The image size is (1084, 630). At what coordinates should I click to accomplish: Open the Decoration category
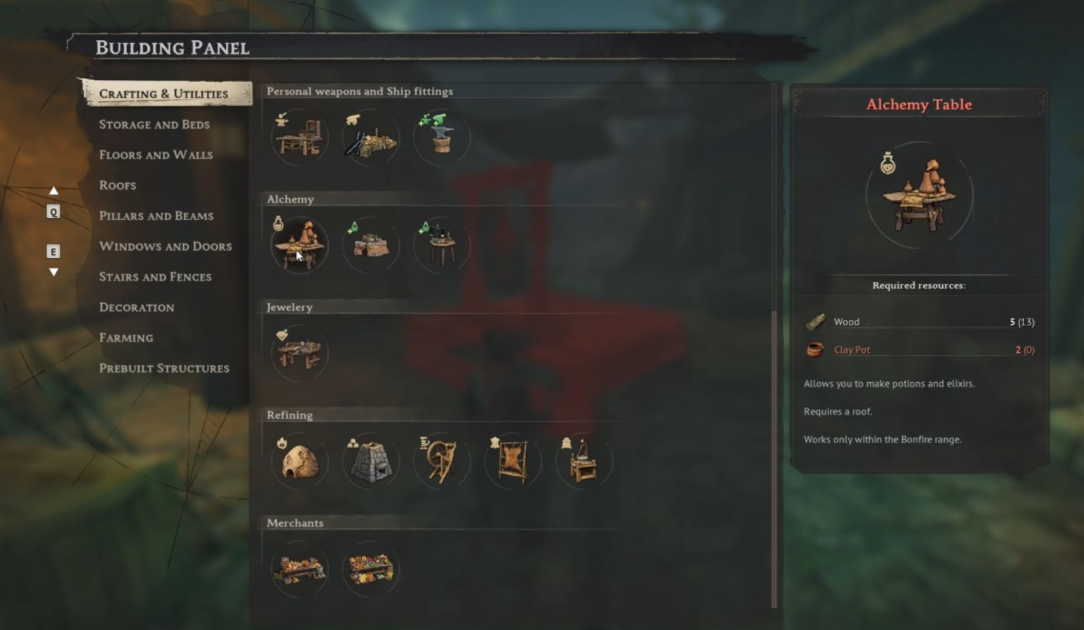pos(136,307)
